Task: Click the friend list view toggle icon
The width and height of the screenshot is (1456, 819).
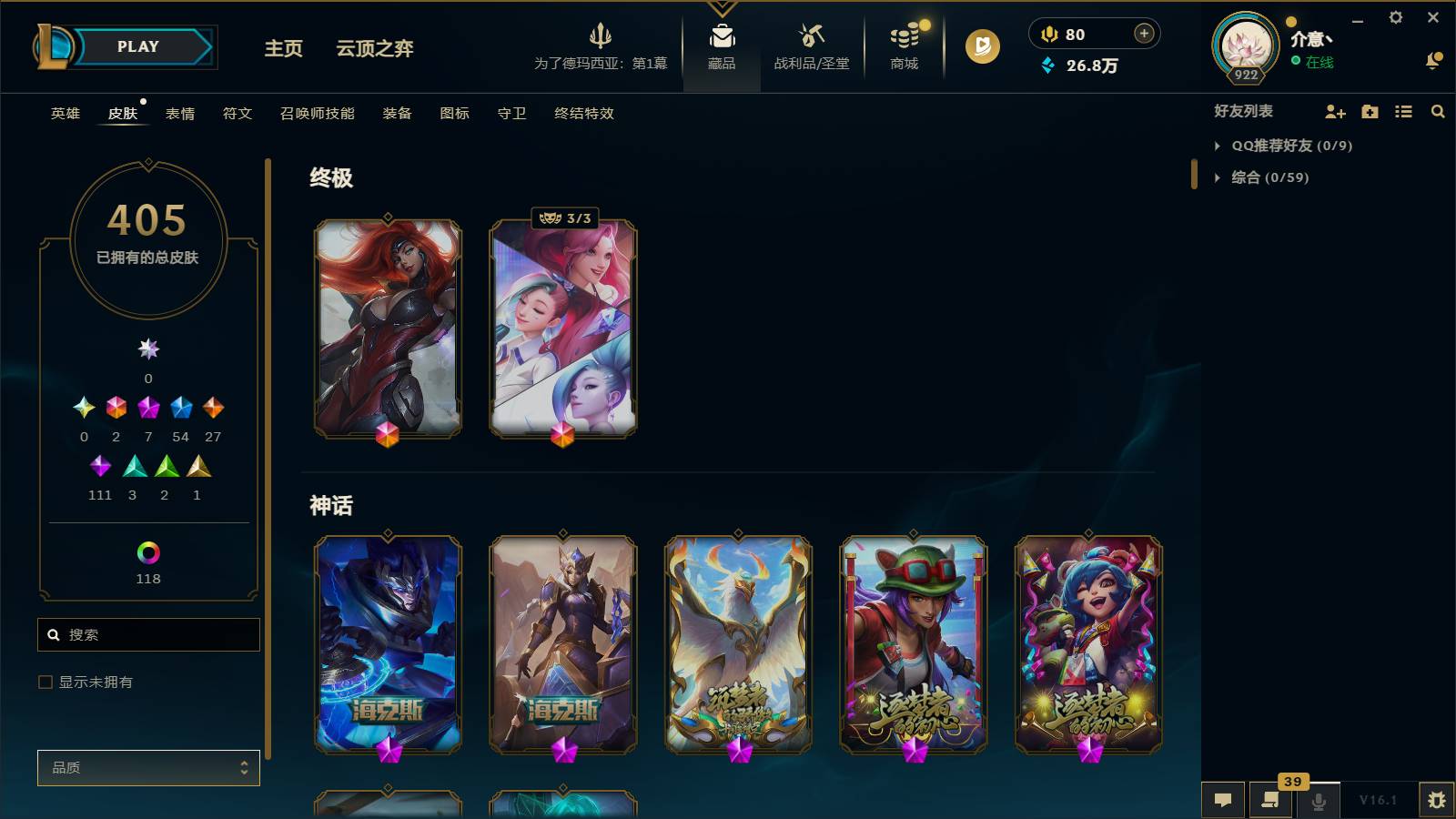Action: point(1404,112)
